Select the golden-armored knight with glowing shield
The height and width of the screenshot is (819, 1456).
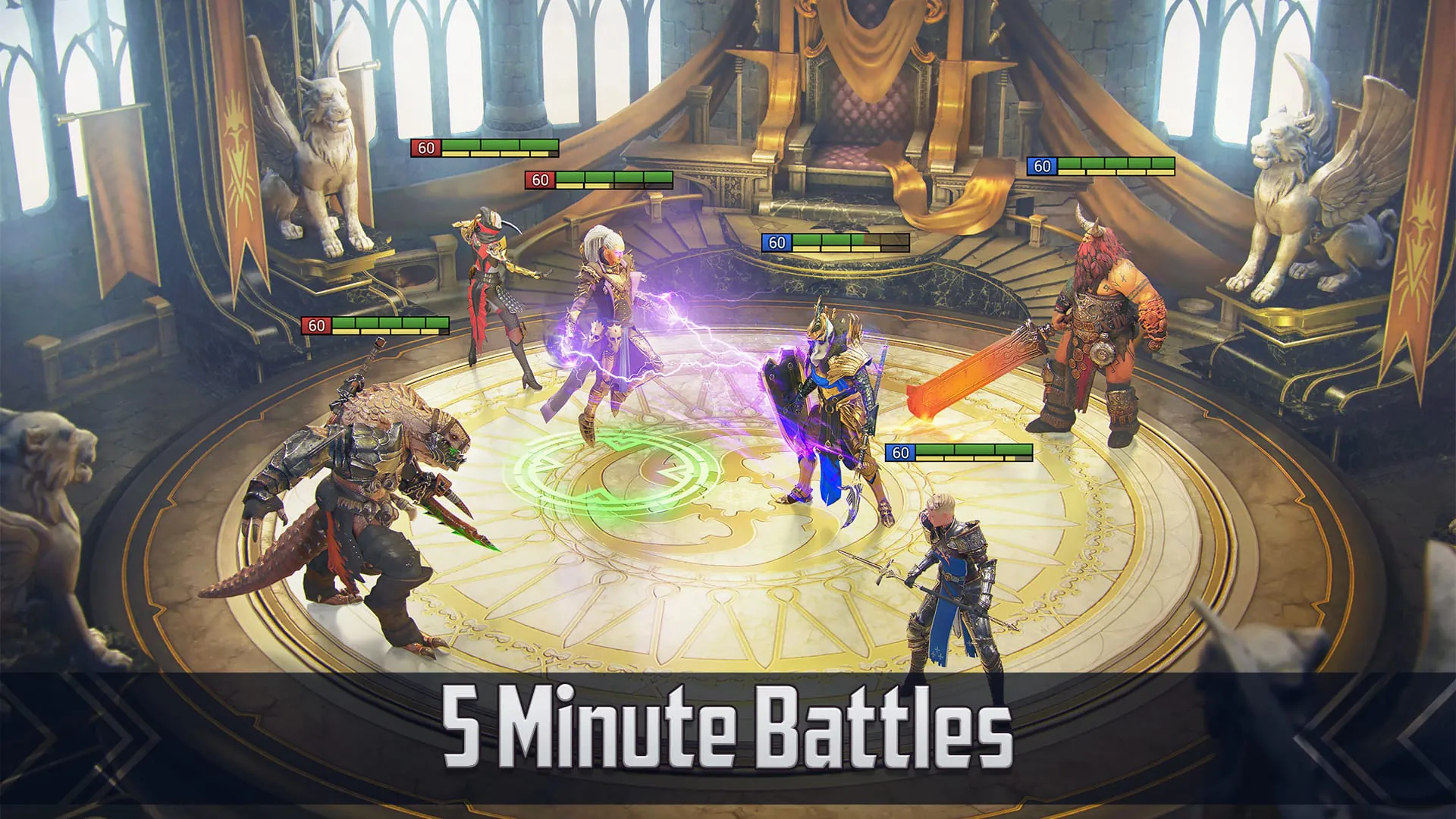[x=834, y=402]
